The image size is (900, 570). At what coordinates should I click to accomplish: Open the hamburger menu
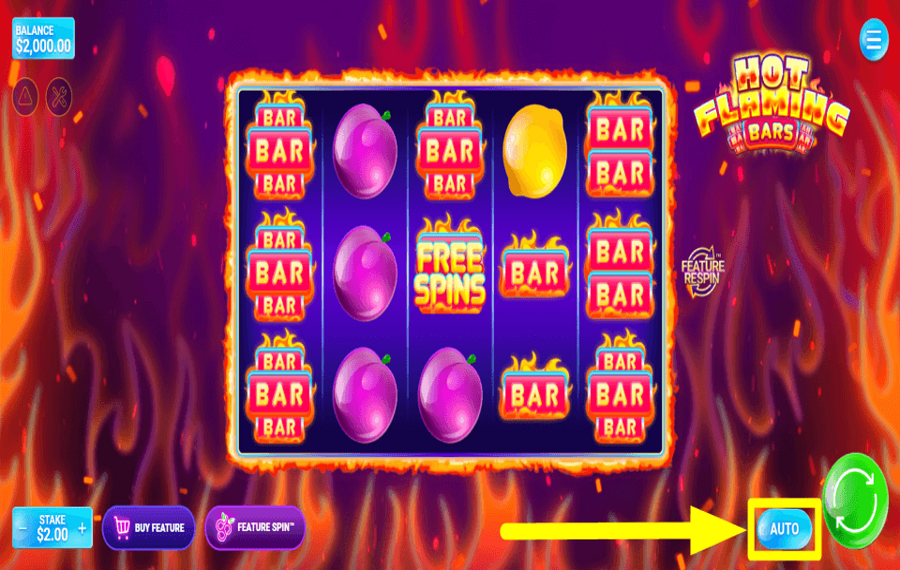point(873,41)
